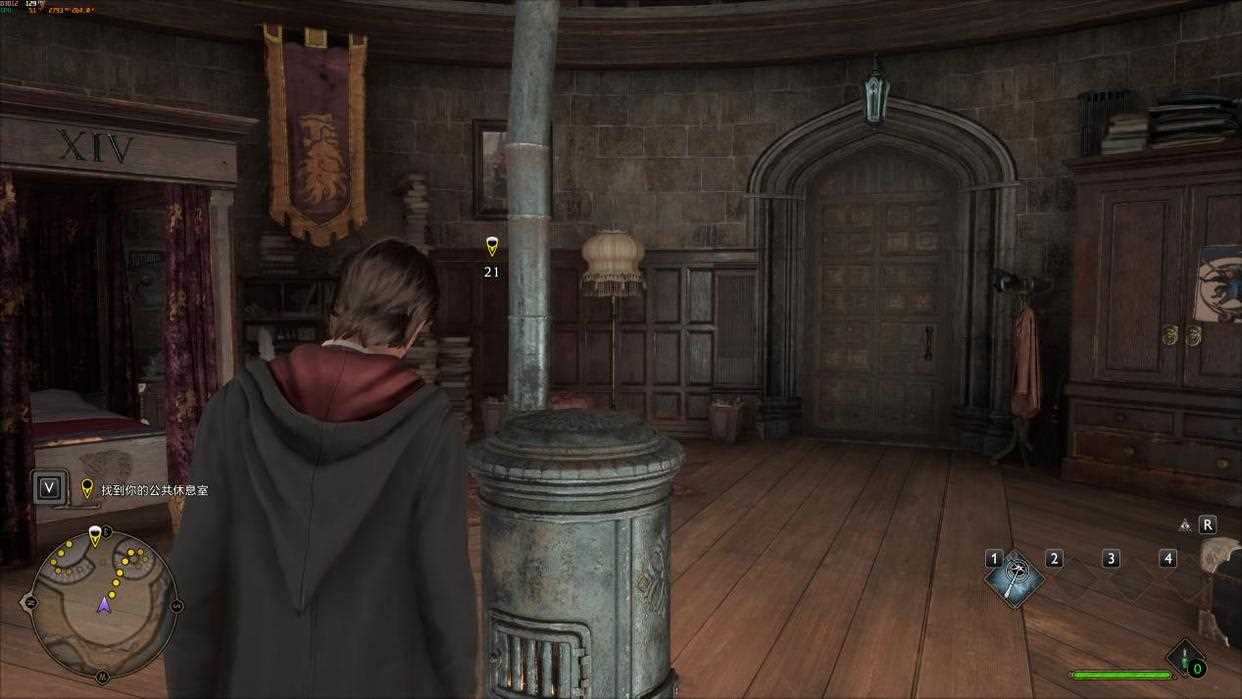Click the yellow quest pin on minimap edge

point(95,536)
